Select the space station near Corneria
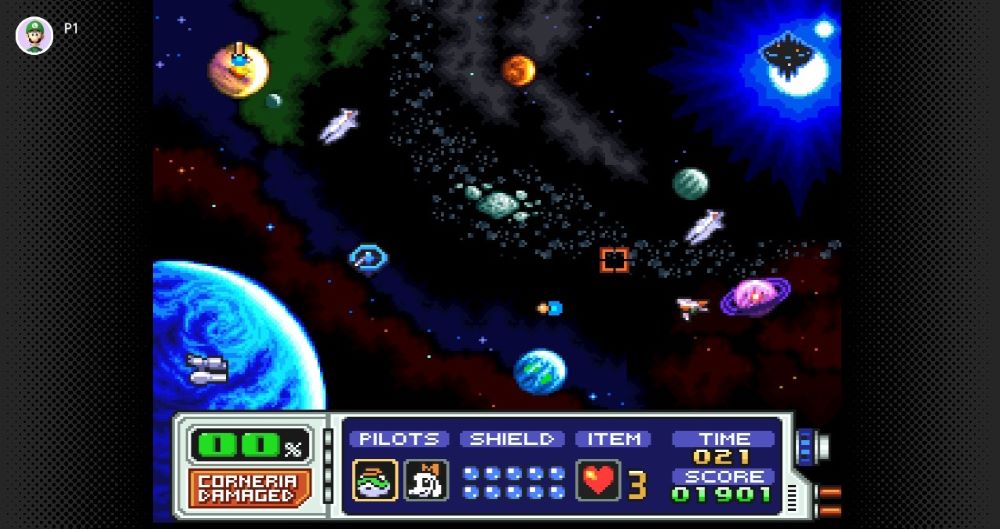The image size is (1000, 529). (207, 368)
